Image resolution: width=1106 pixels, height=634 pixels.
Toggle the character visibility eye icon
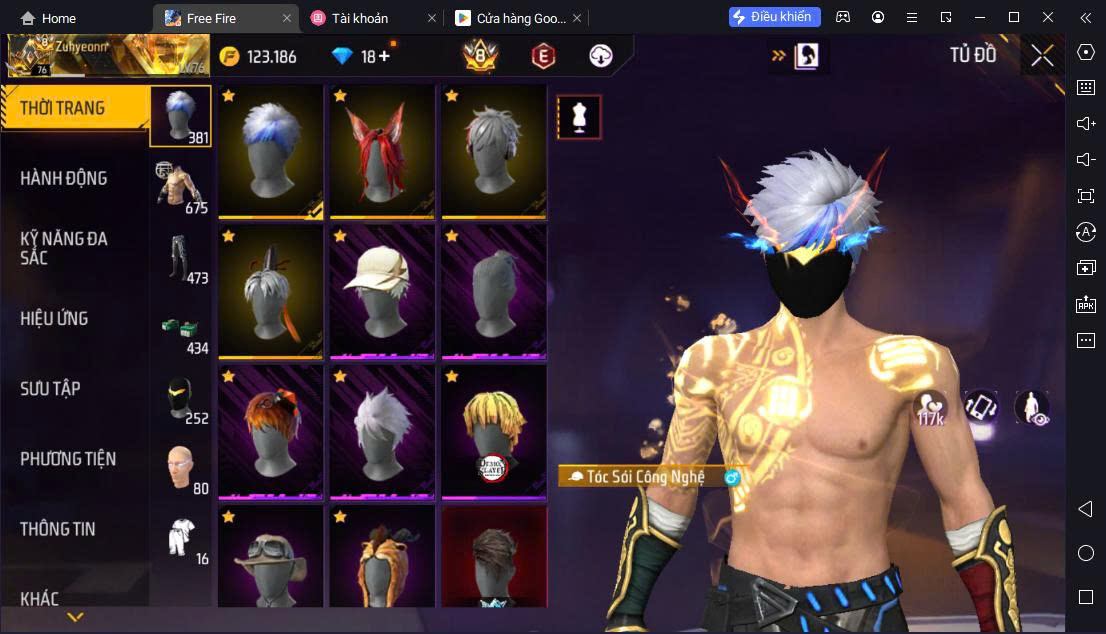click(x=1031, y=408)
